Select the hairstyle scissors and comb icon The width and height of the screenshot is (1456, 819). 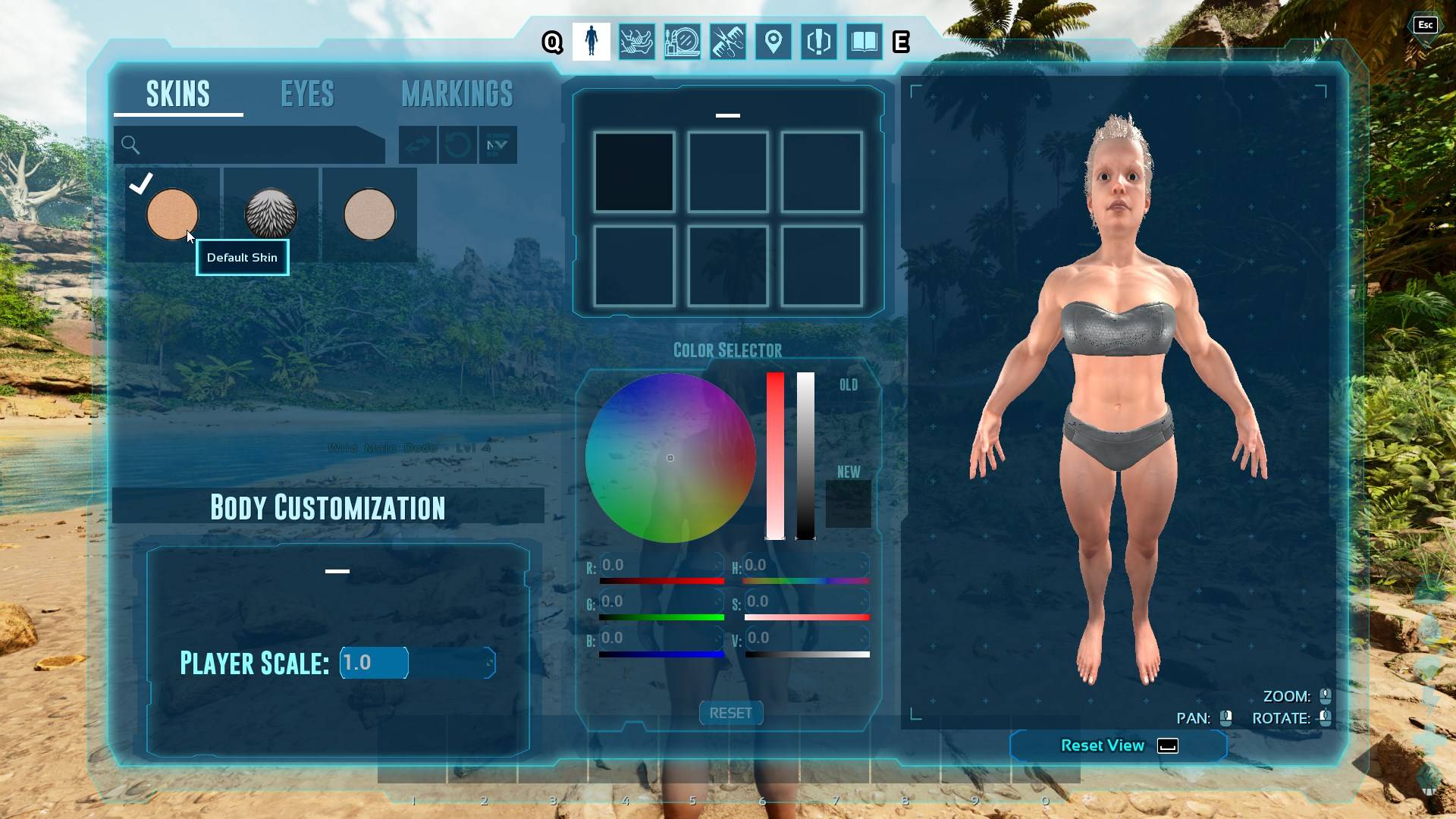(727, 42)
